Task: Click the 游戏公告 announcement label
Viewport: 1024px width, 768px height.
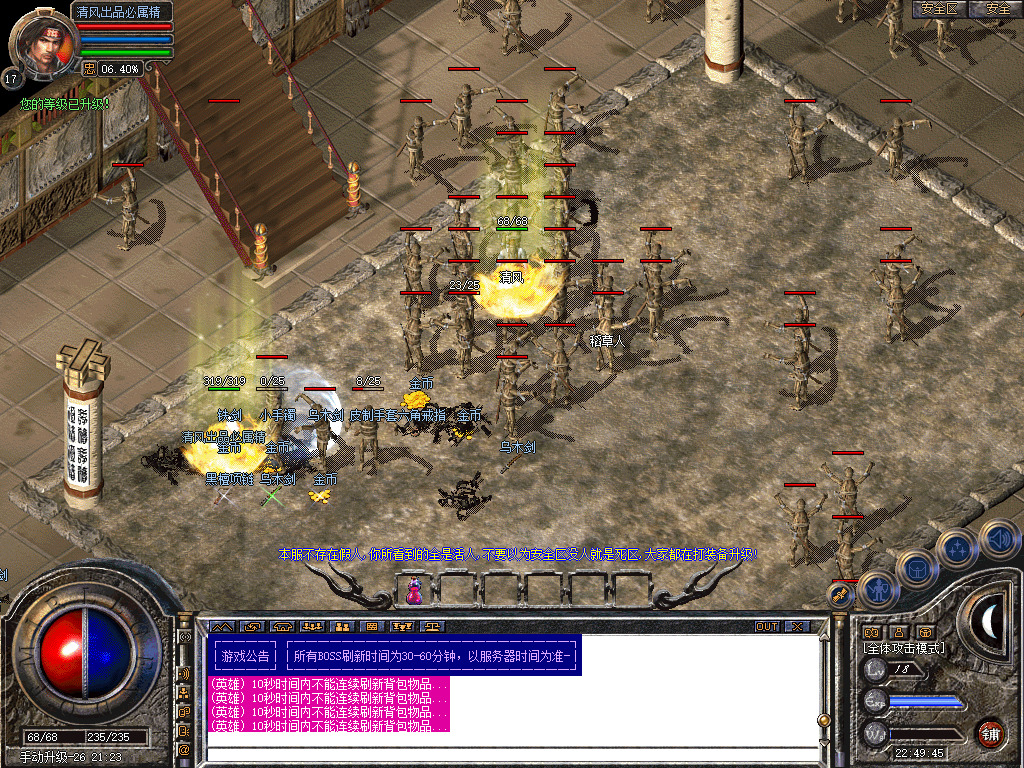Action: (246, 657)
